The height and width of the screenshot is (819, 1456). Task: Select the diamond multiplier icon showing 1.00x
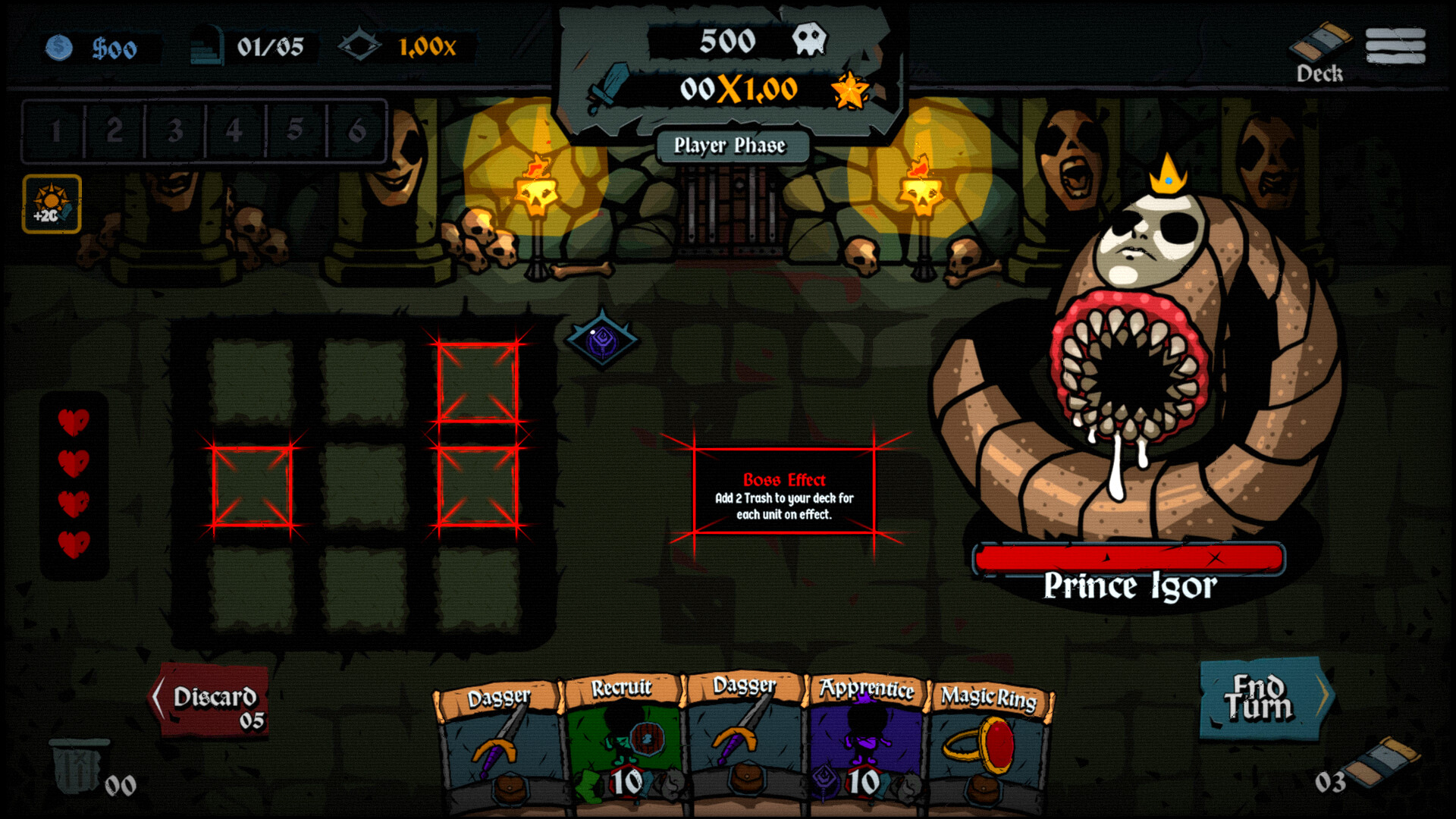[362, 46]
